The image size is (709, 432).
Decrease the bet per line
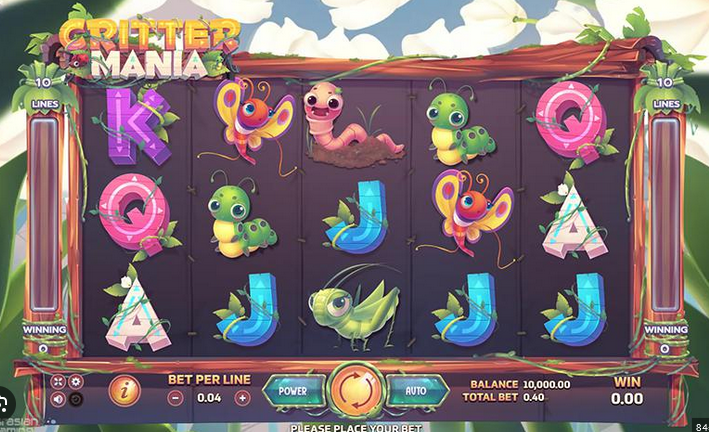tap(176, 397)
